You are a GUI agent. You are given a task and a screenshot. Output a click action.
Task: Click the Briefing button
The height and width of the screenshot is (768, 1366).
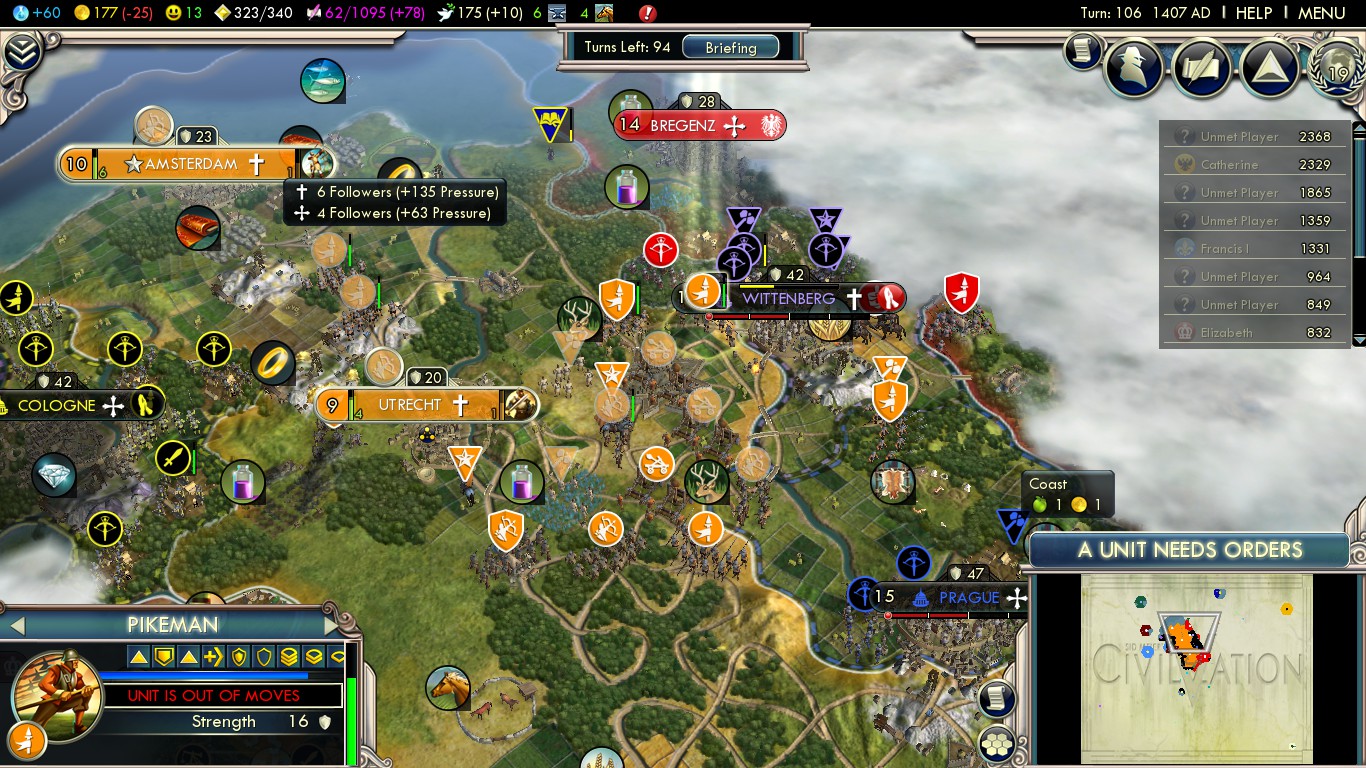click(731, 47)
